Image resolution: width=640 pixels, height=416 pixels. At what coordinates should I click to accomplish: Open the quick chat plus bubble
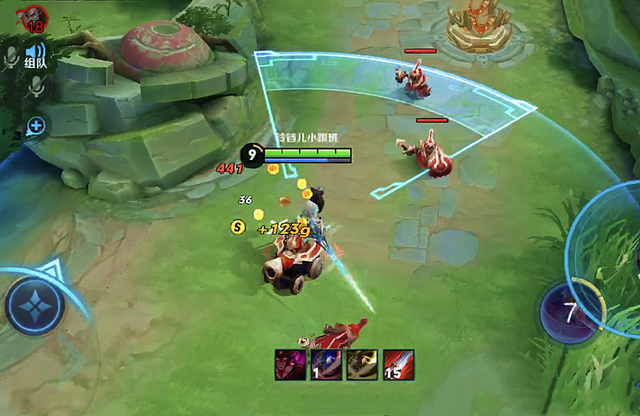[x=36, y=126]
